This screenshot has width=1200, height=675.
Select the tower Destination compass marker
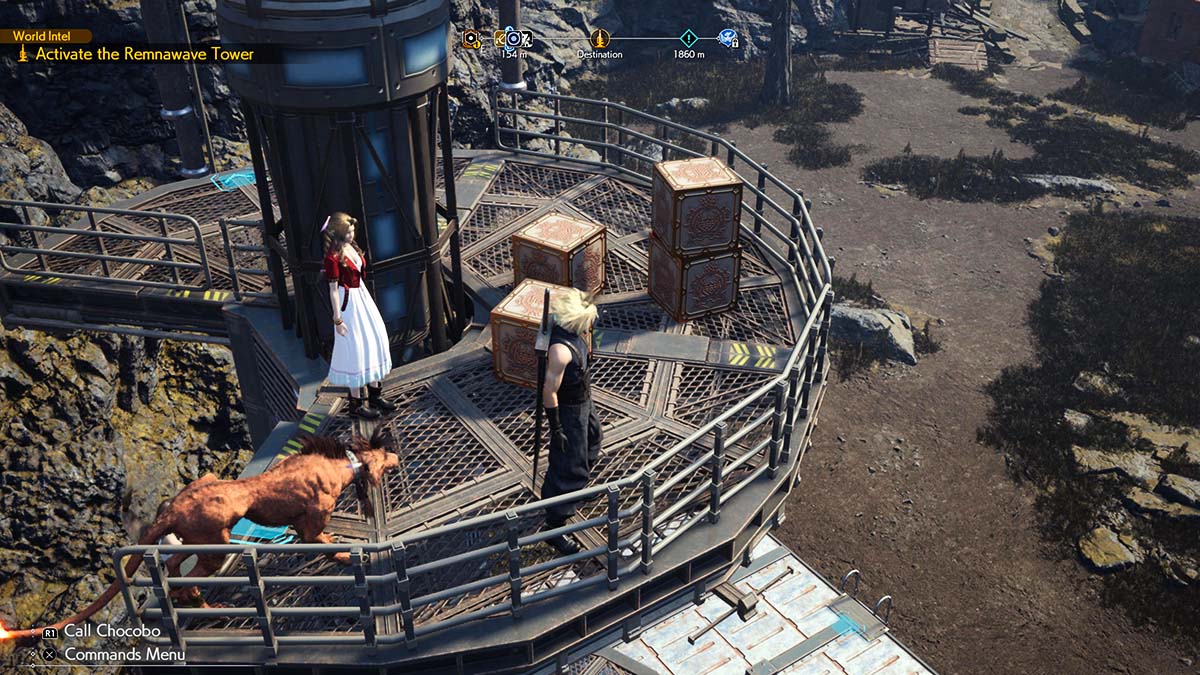click(599, 38)
